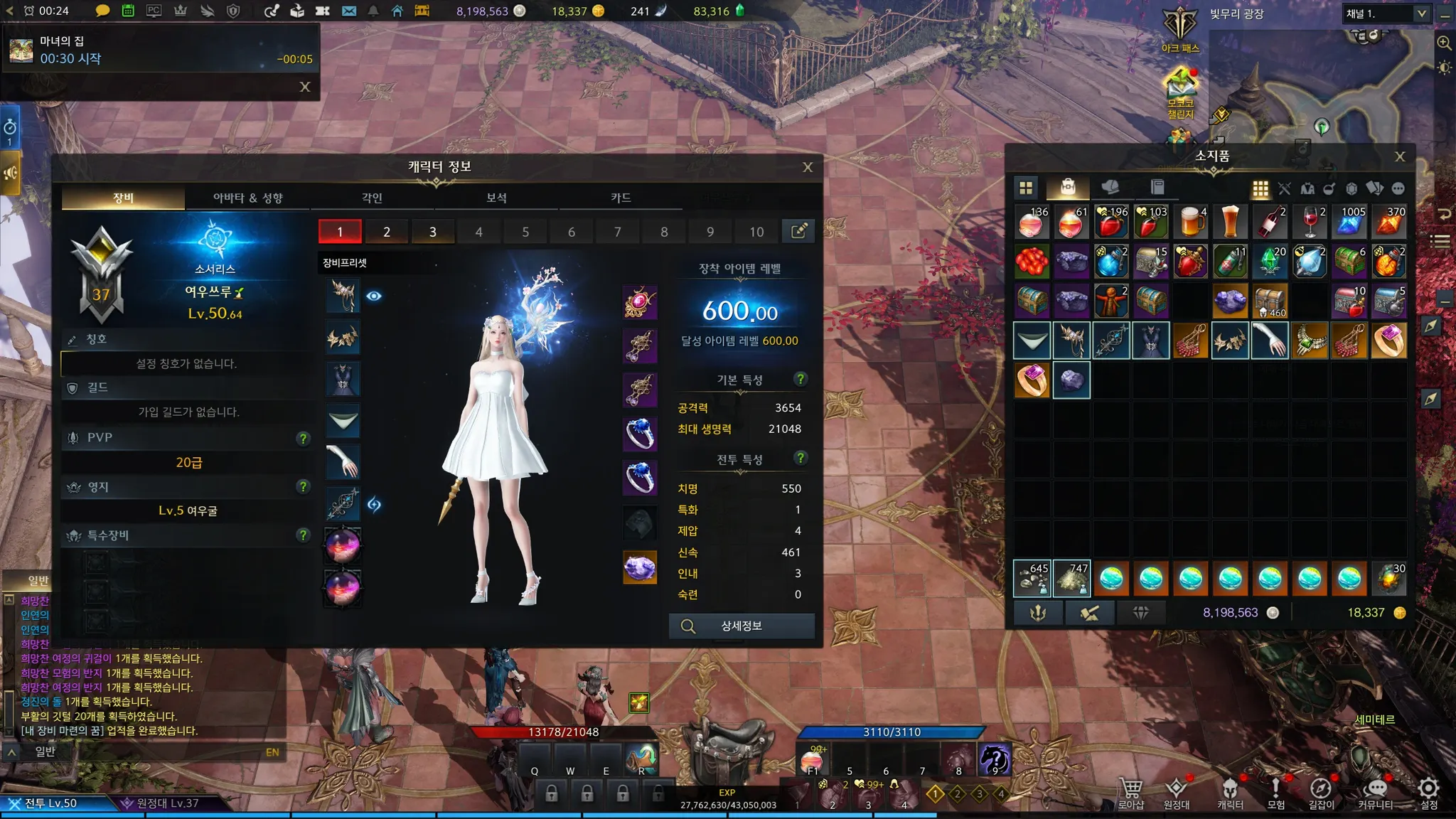Select the 카드 tab
This screenshot has width=1456, height=819.
click(x=621, y=198)
